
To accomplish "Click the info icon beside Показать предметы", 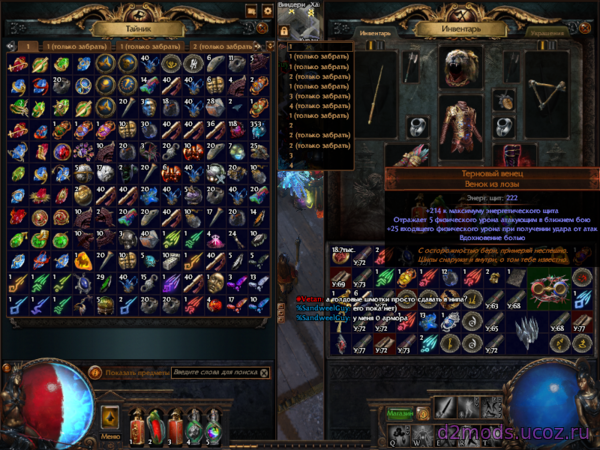I will (x=96, y=372).
